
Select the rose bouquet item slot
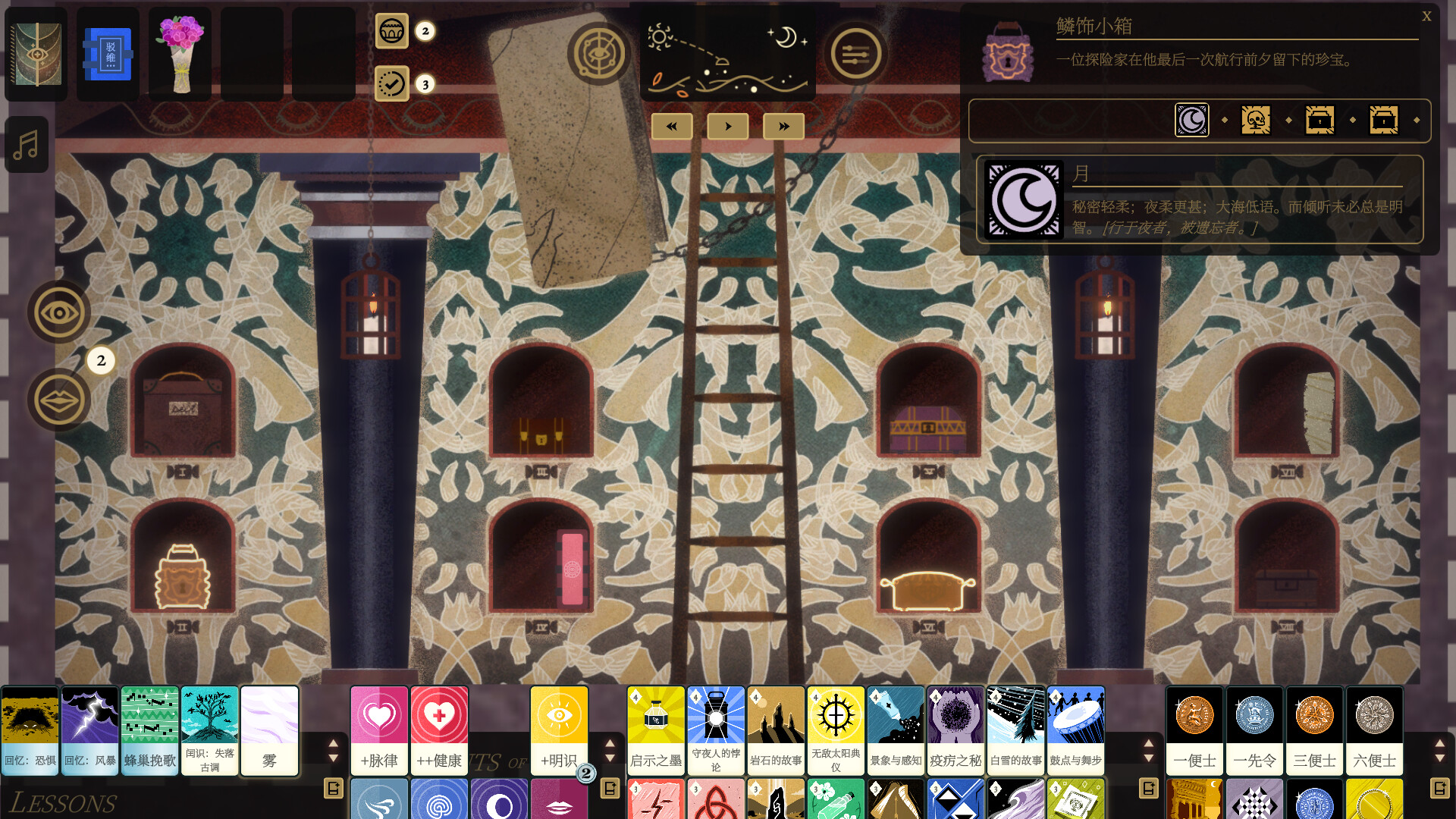[179, 52]
